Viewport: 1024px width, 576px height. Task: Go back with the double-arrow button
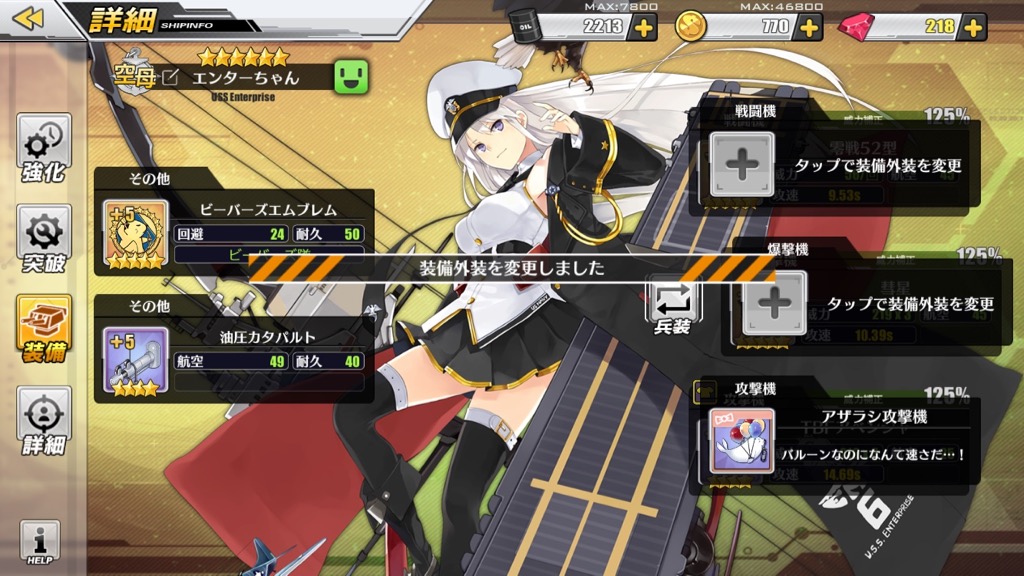pos(29,18)
